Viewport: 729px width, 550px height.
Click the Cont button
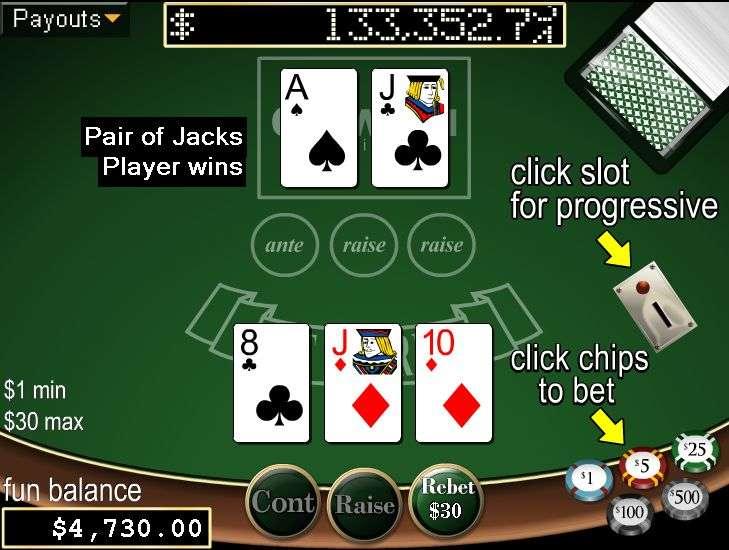(285, 503)
